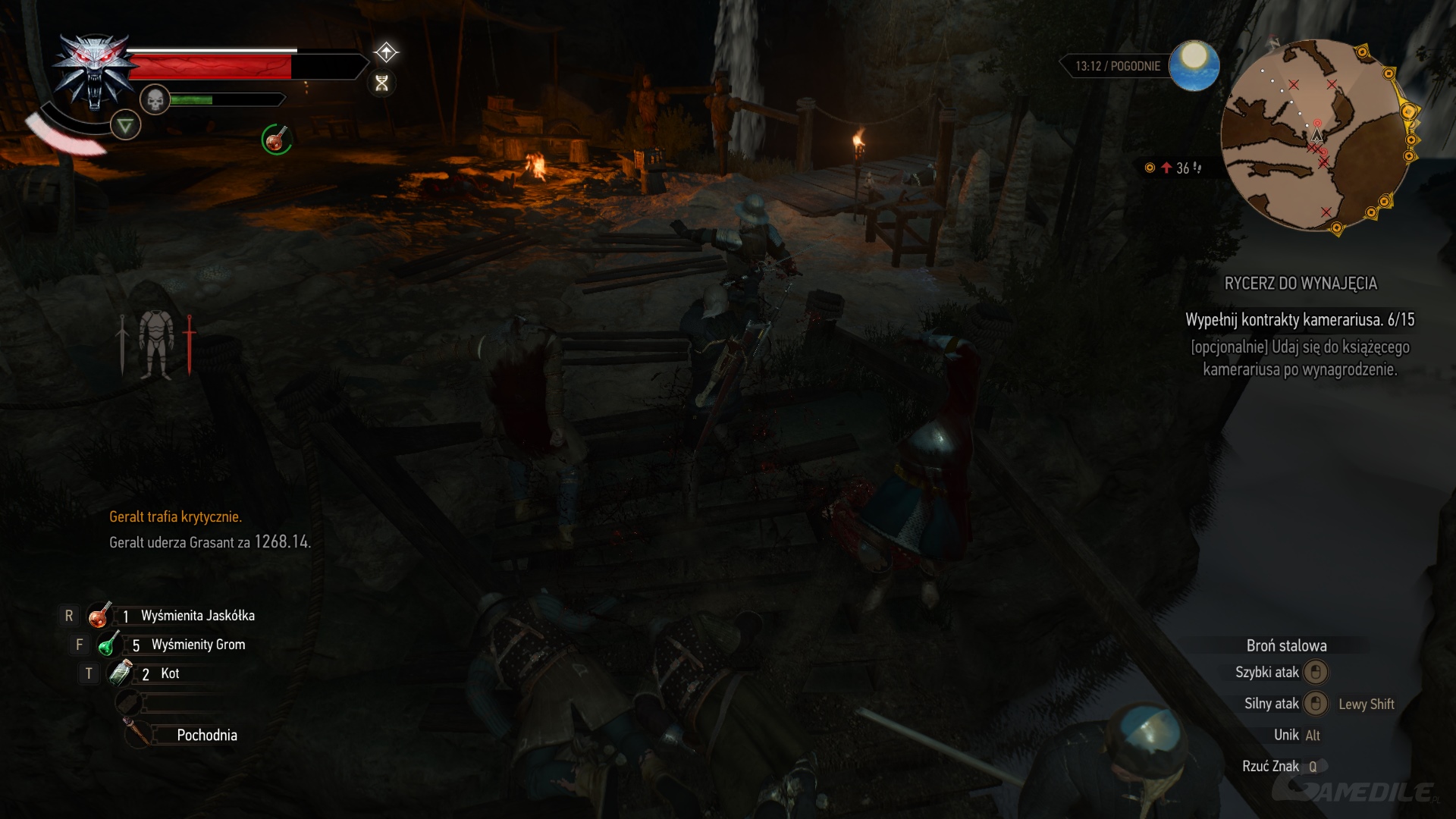The width and height of the screenshot is (1456, 819).
Task: Click the diamond buff icon beside health
Action: 386,52
